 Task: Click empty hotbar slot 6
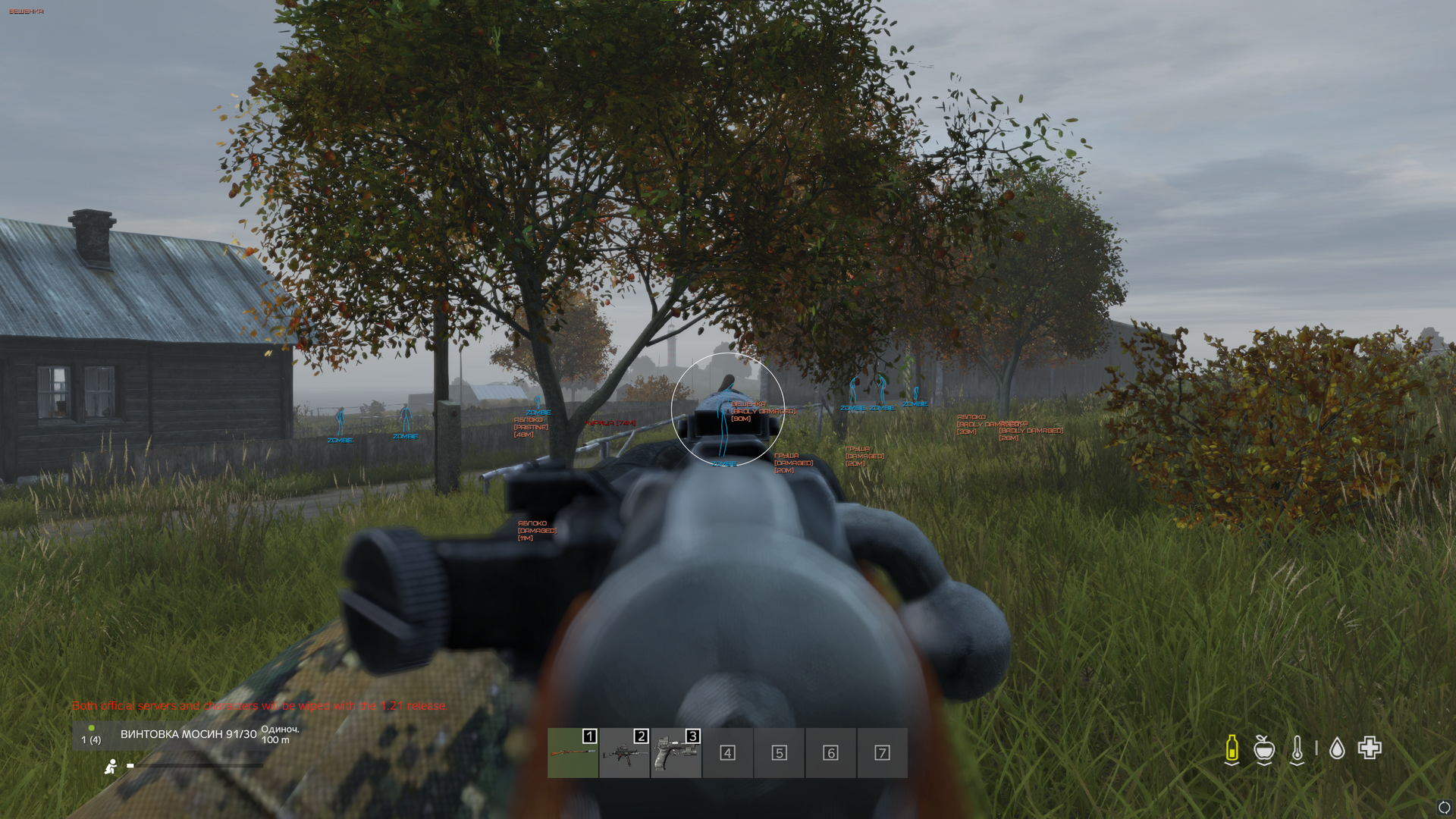[830, 753]
